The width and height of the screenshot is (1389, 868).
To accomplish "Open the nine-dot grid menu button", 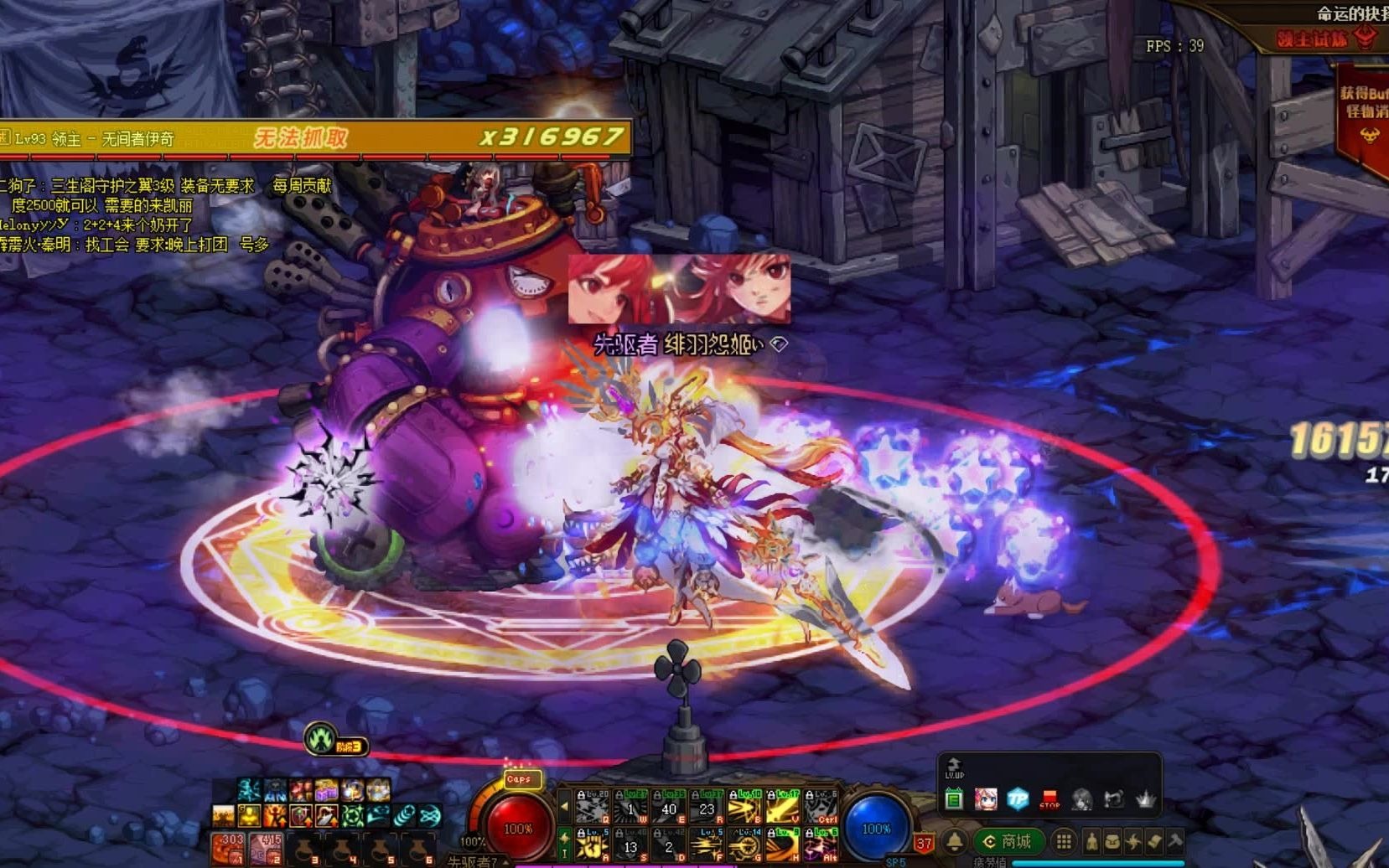I will click(1064, 841).
